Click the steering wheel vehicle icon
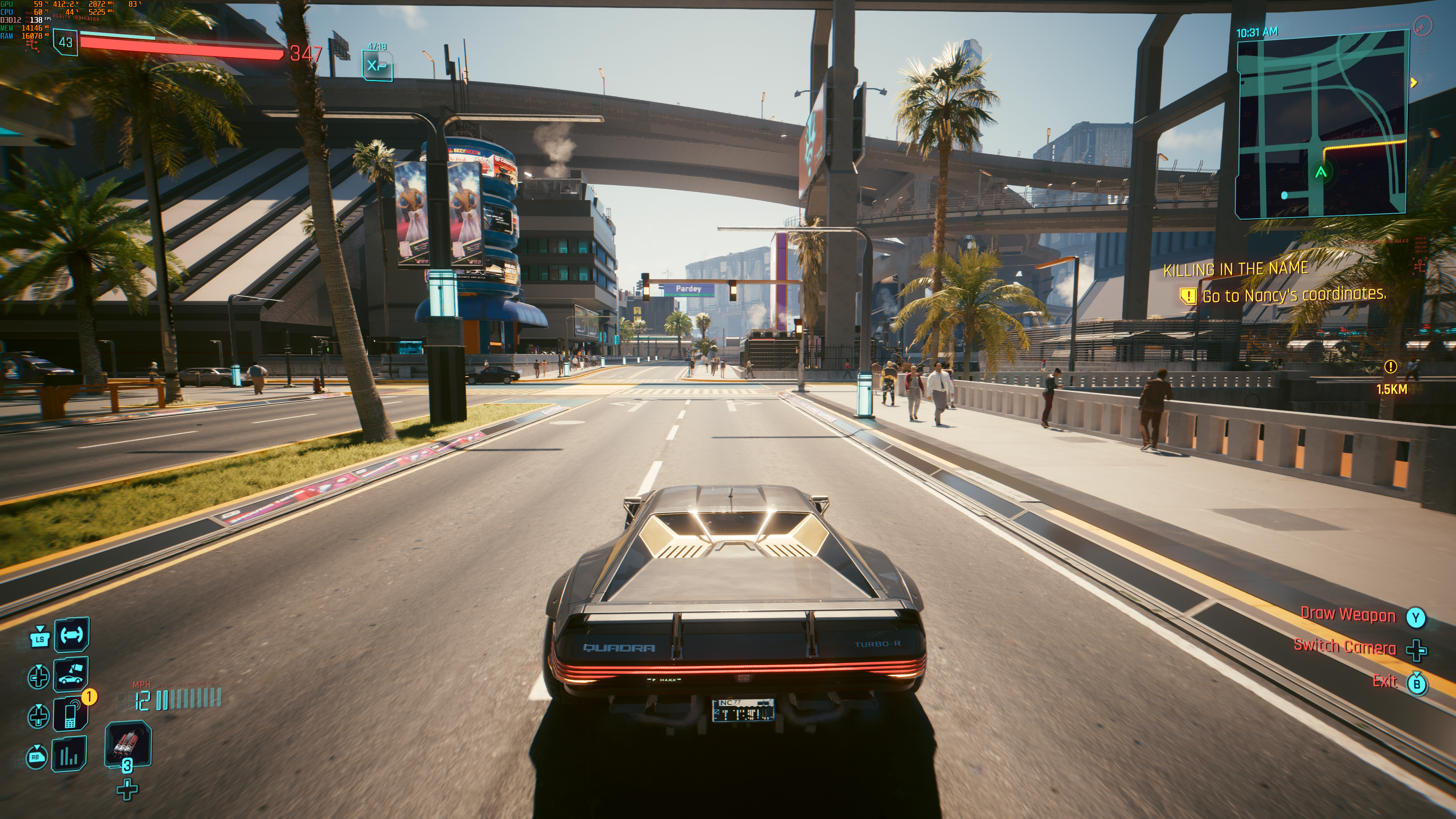The height and width of the screenshot is (819, 1456). click(x=72, y=635)
